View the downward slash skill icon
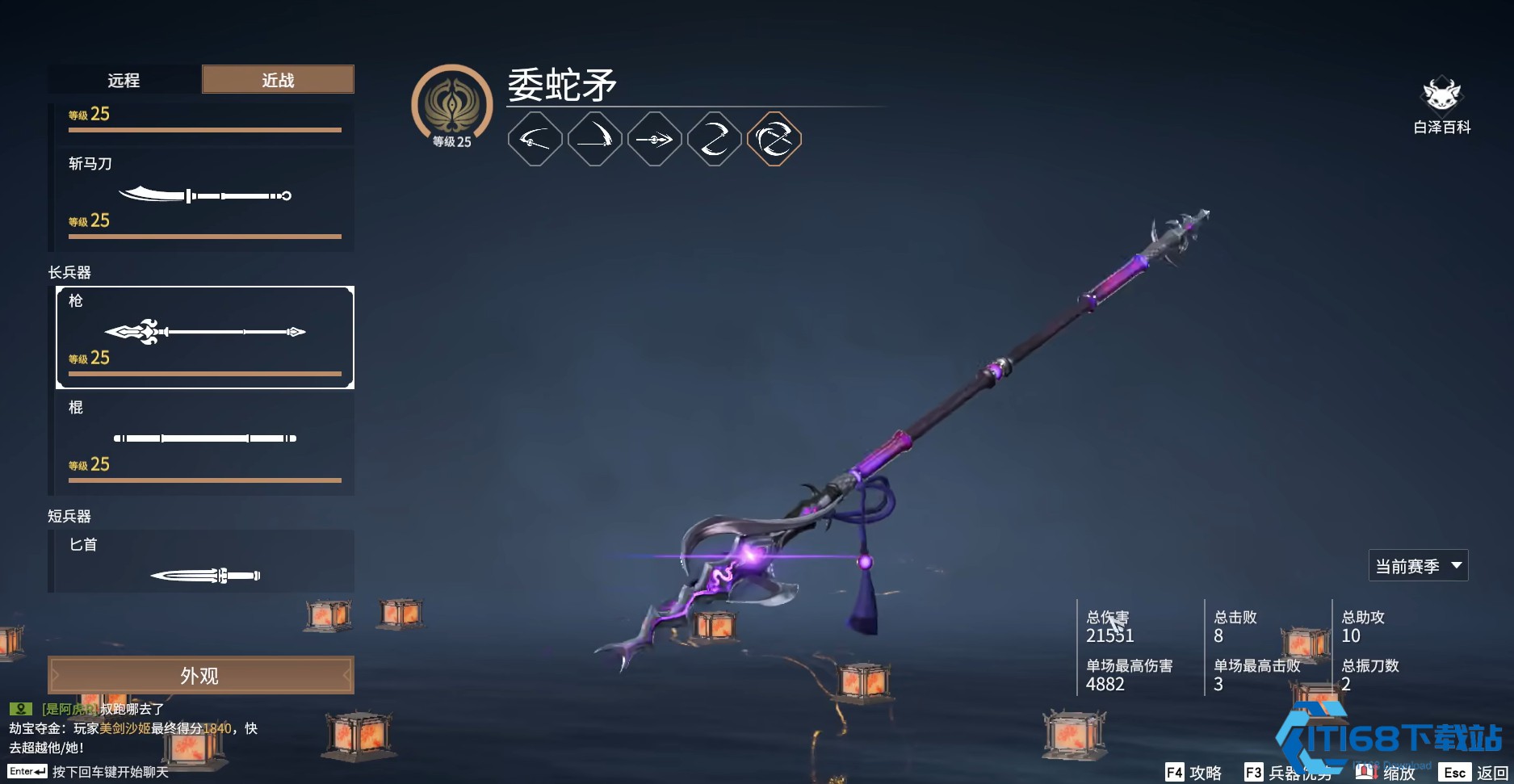Image resolution: width=1514 pixels, height=784 pixels. pos(594,140)
